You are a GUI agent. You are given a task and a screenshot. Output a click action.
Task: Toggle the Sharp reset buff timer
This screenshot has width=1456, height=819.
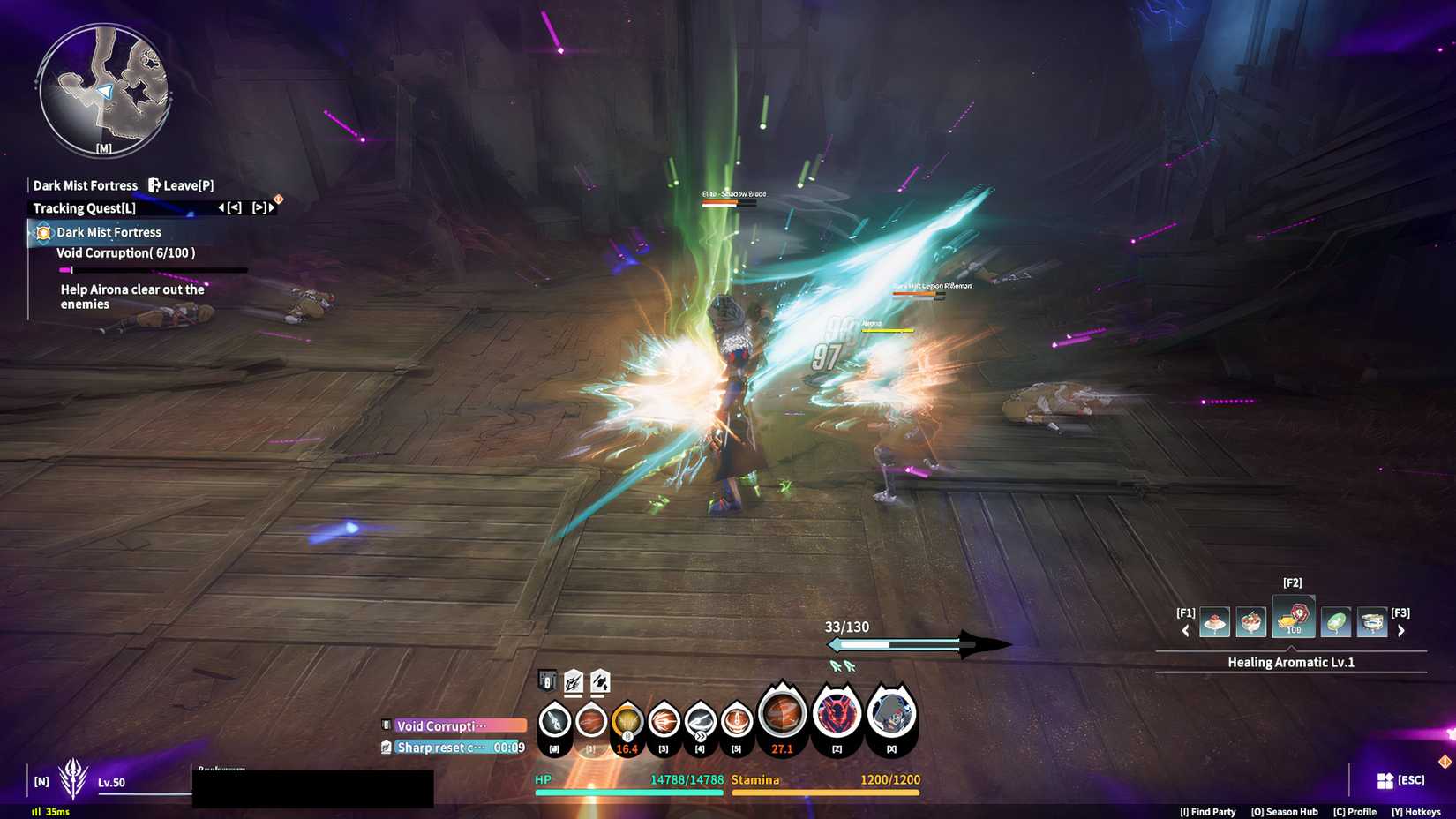(x=441, y=747)
